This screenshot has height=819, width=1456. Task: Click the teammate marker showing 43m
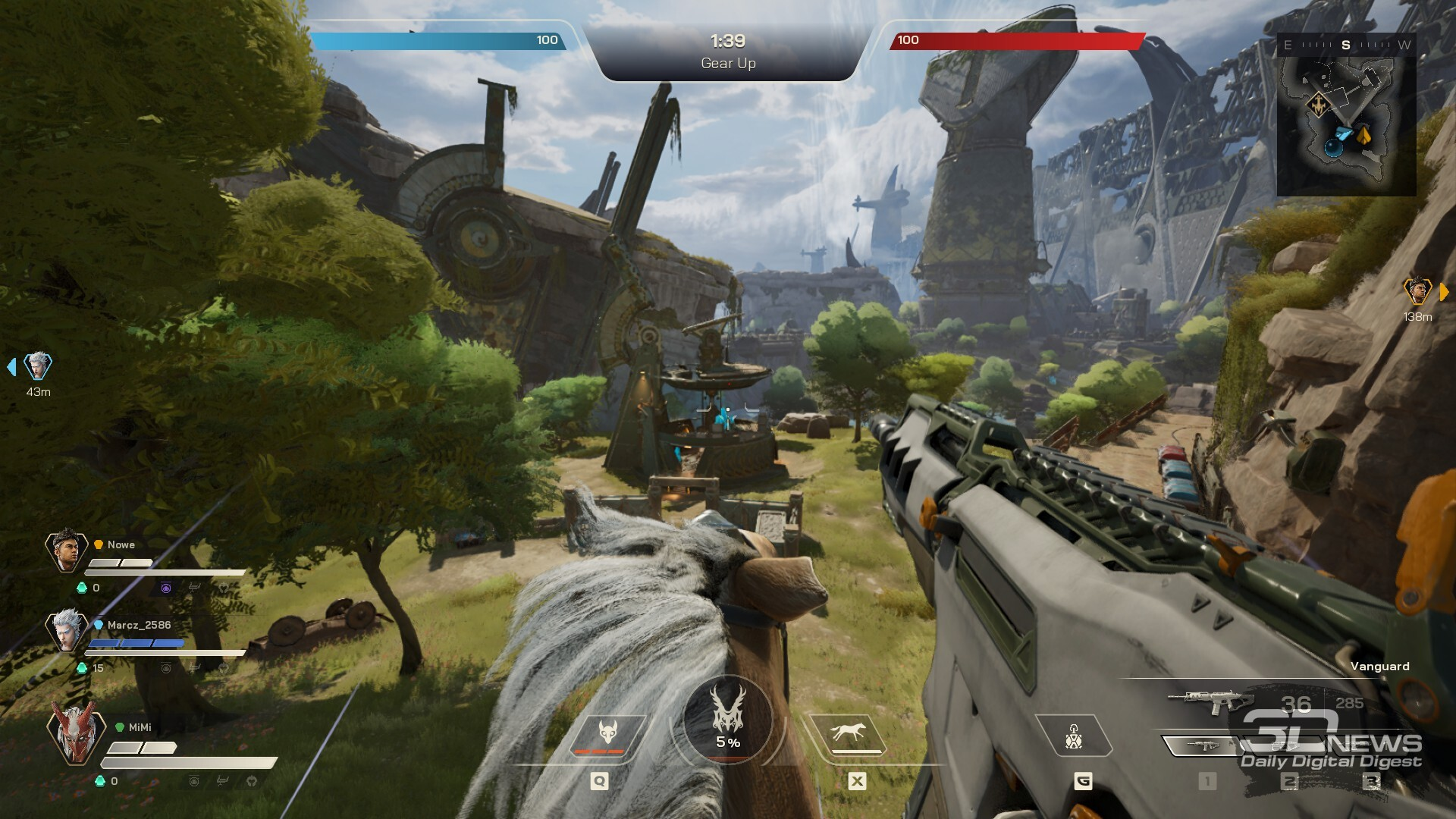coord(37,367)
